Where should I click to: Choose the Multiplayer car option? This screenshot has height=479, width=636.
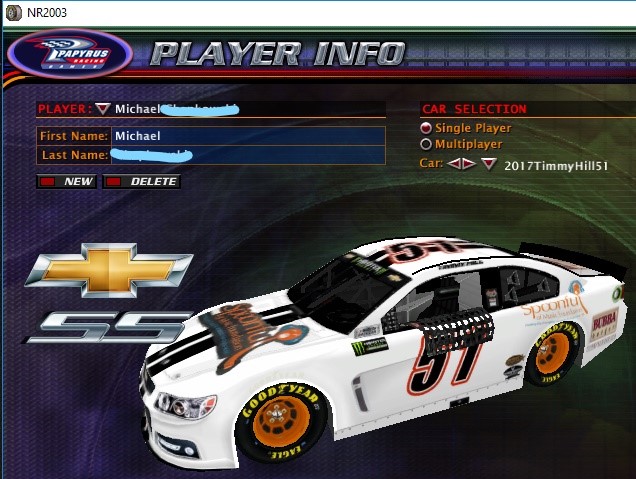pyautogui.click(x=427, y=145)
